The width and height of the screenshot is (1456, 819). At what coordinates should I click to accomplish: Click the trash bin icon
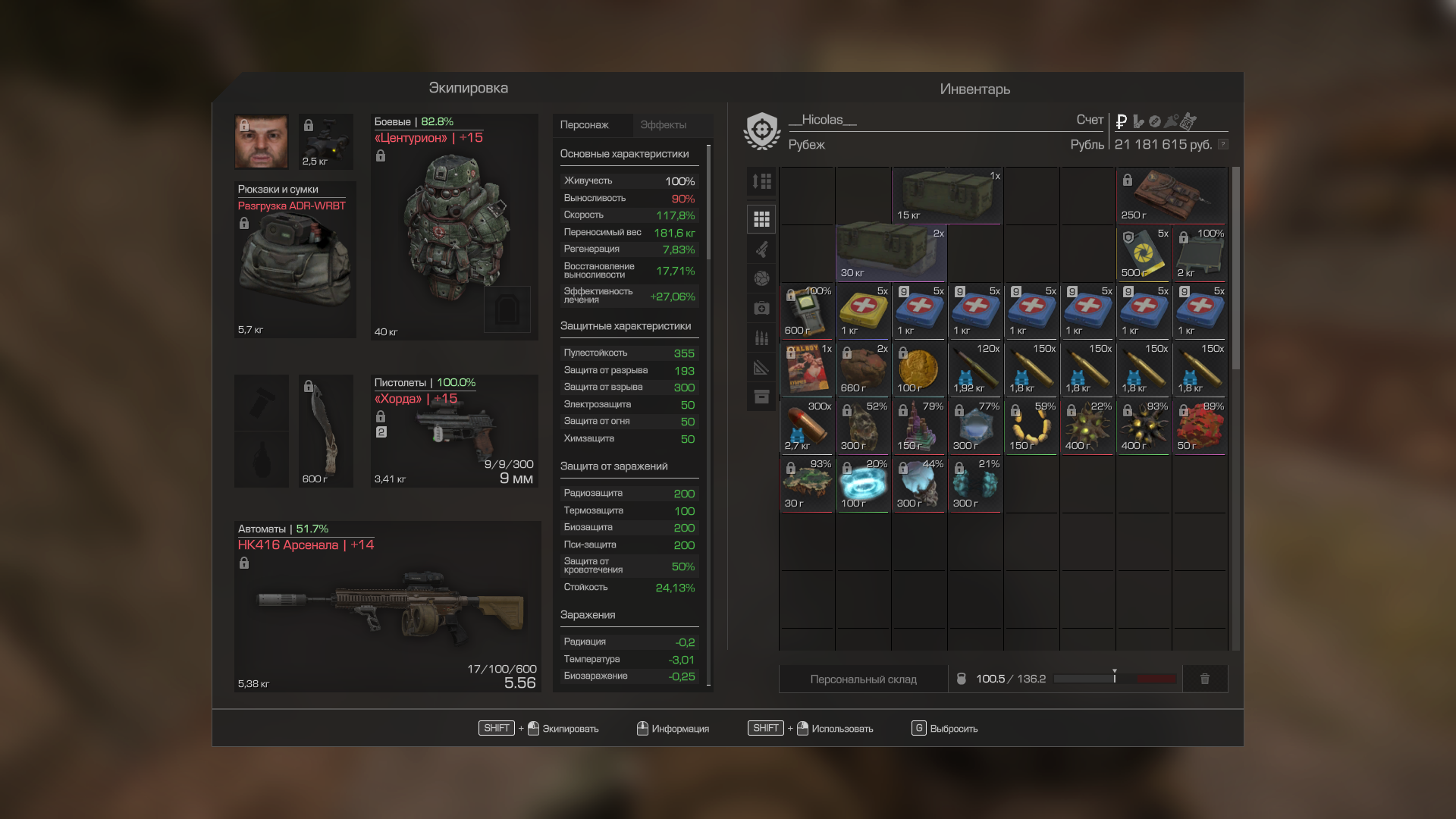click(x=1205, y=679)
